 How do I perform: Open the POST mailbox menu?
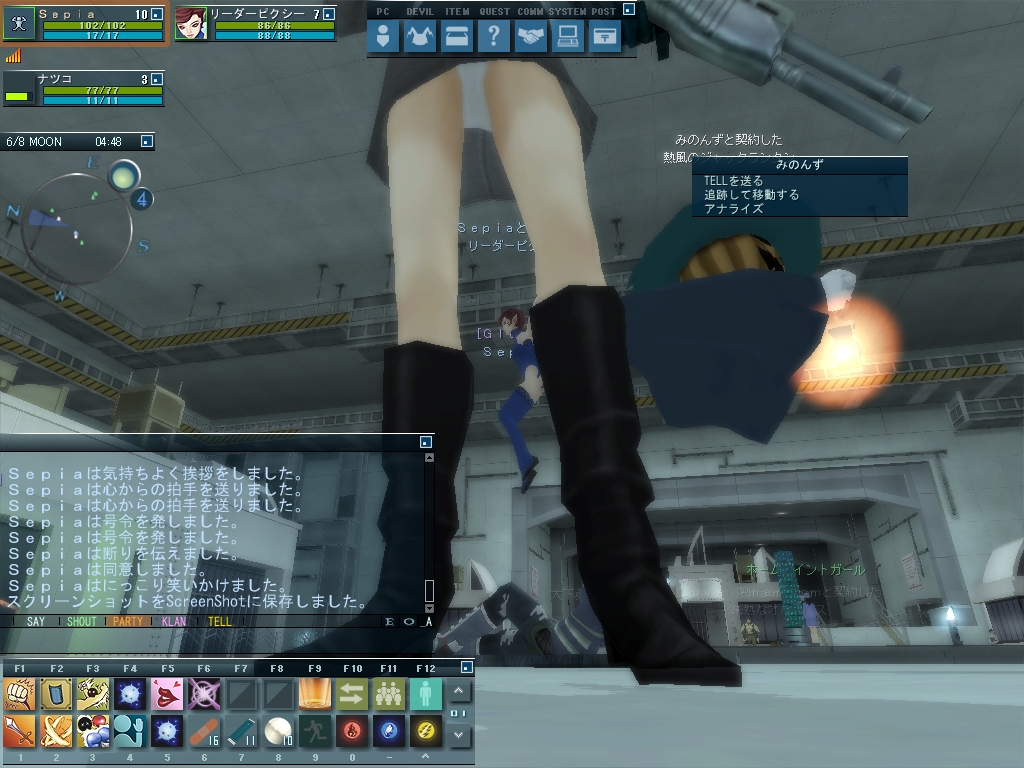point(605,37)
